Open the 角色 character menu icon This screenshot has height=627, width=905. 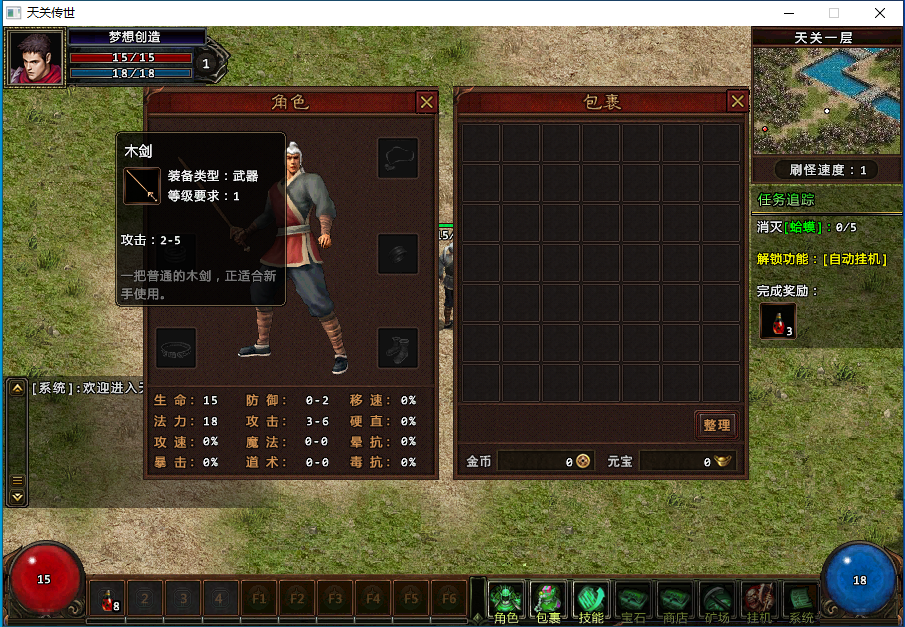click(507, 600)
